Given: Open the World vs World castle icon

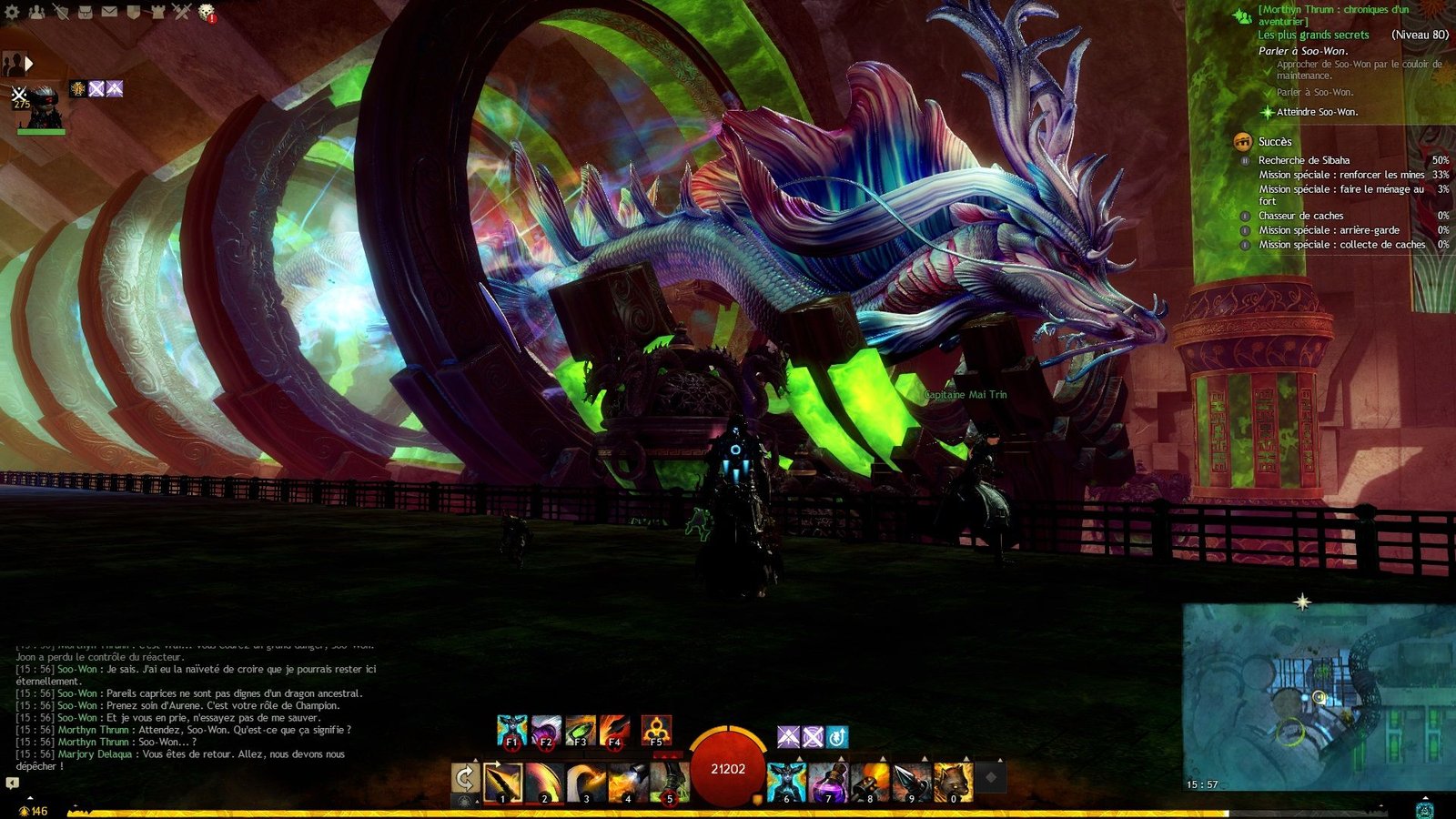Looking at the screenshot, I should click(x=157, y=12).
